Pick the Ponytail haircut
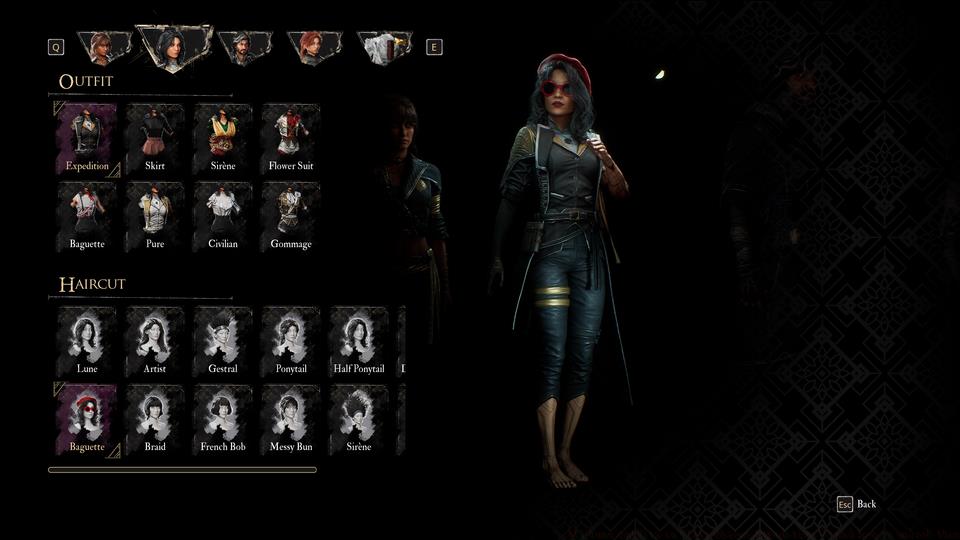 [x=291, y=341]
